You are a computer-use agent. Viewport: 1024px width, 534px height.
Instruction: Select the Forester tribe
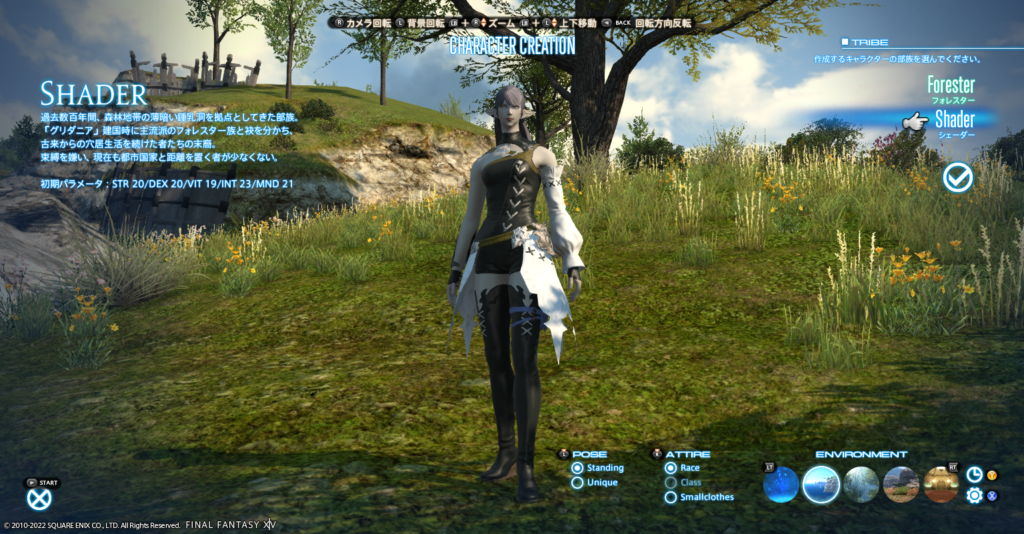pos(949,86)
